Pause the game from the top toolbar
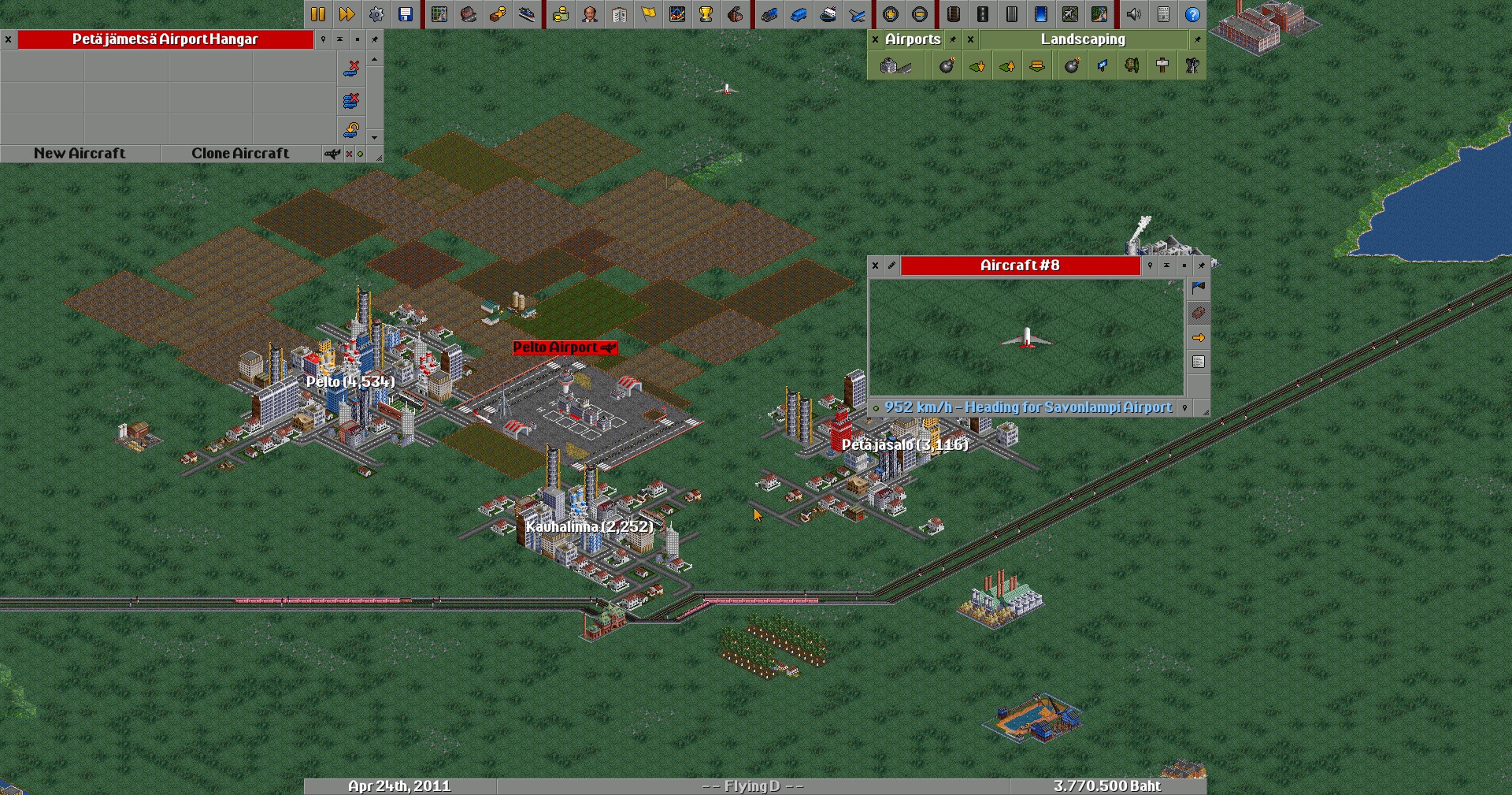The width and height of the screenshot is (1512, 795). click(x=318, y=14)
